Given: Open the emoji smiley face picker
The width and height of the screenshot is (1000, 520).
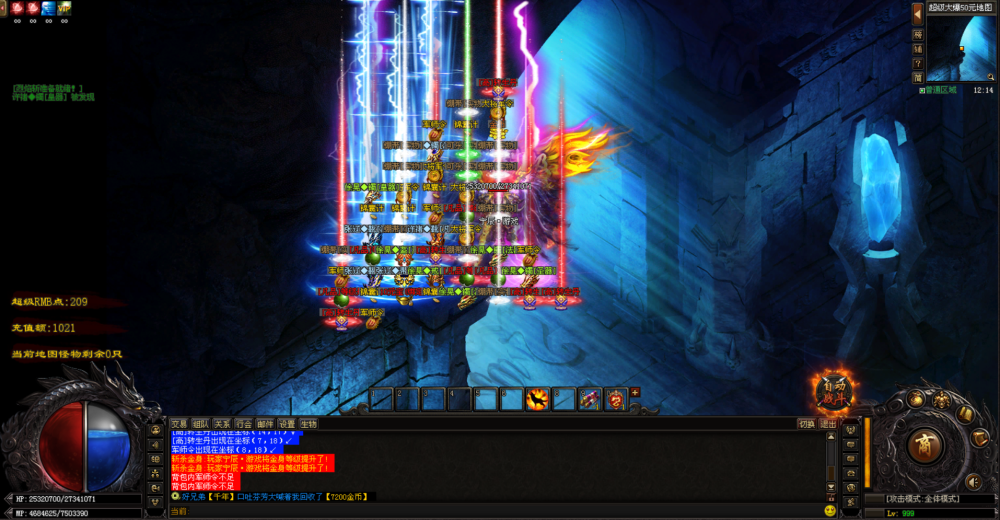Looking at the screenshot, I should [830, 510].
